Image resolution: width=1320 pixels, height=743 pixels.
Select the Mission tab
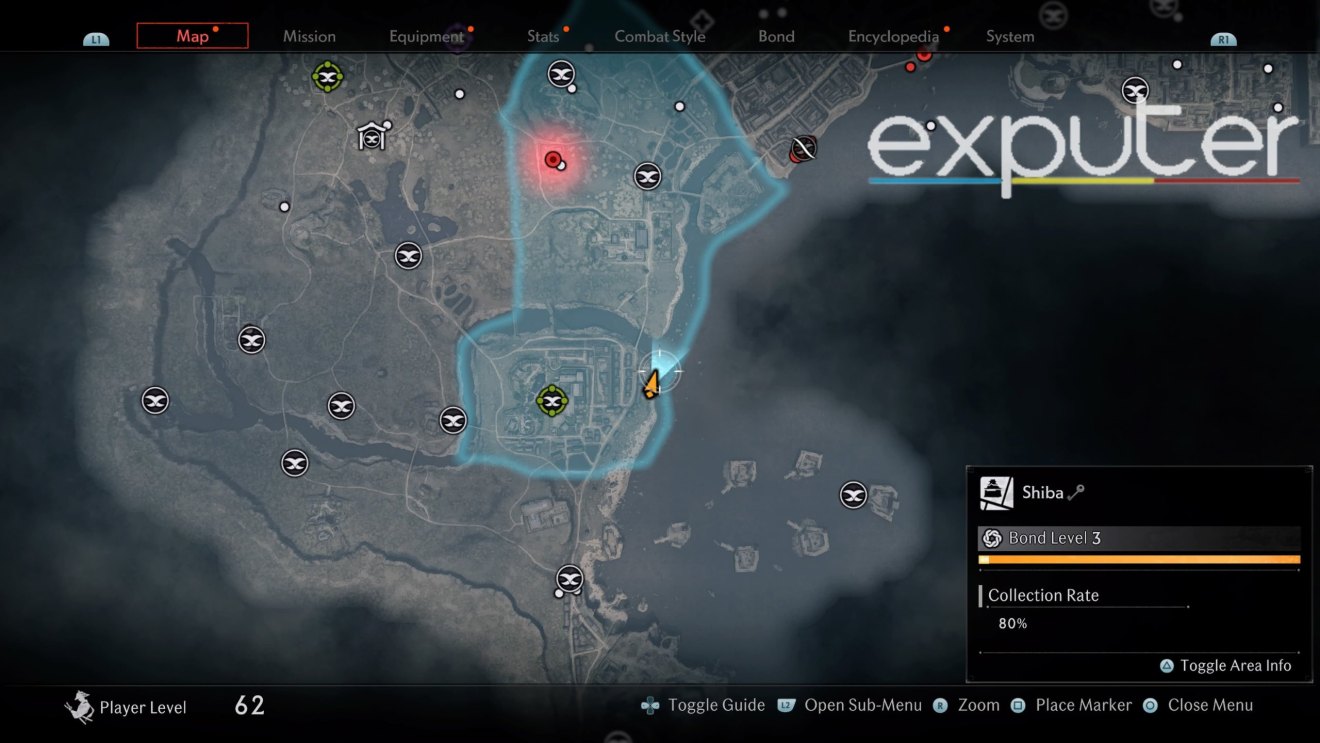coord(309,36)
